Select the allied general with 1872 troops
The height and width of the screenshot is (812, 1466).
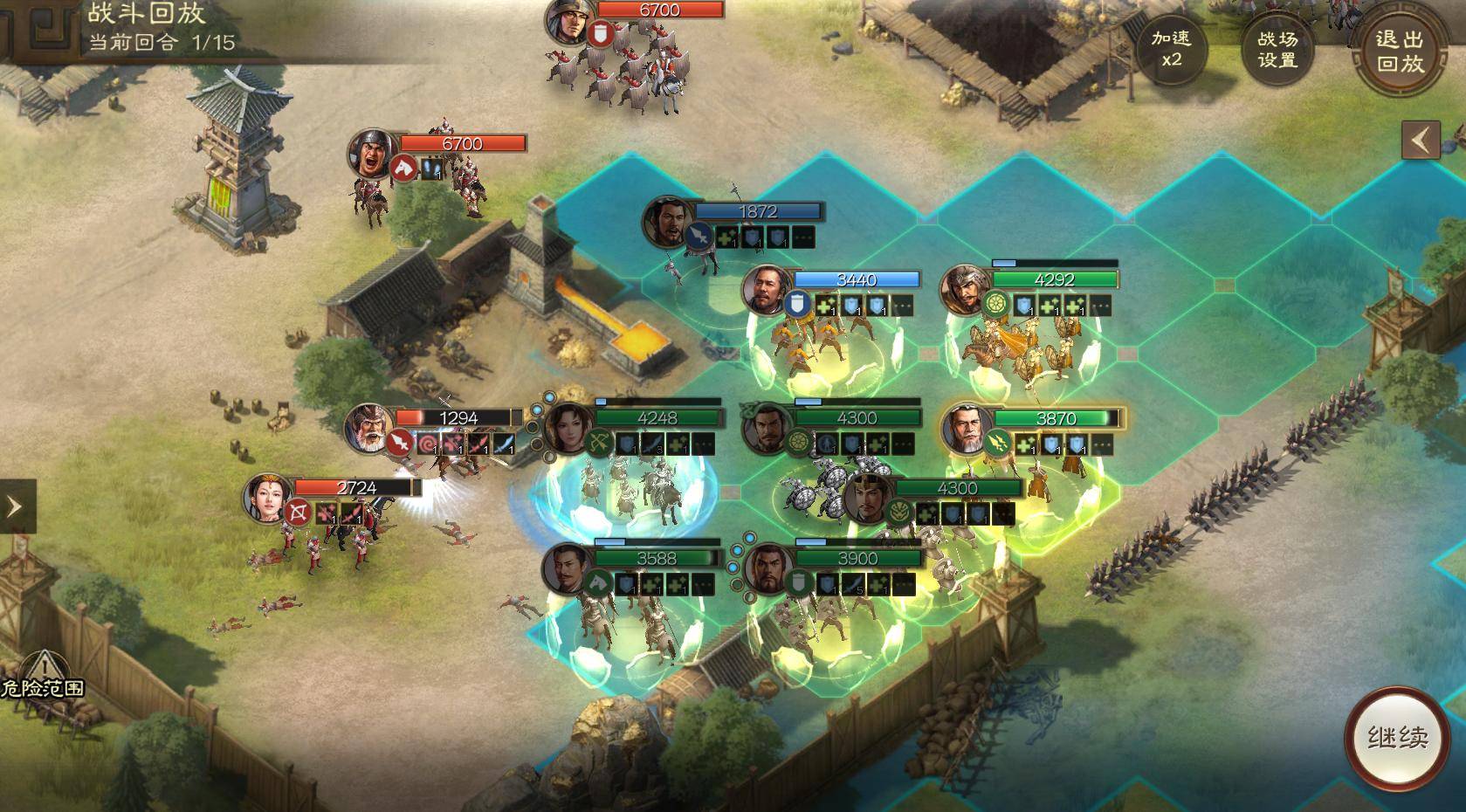click(668, 222)
